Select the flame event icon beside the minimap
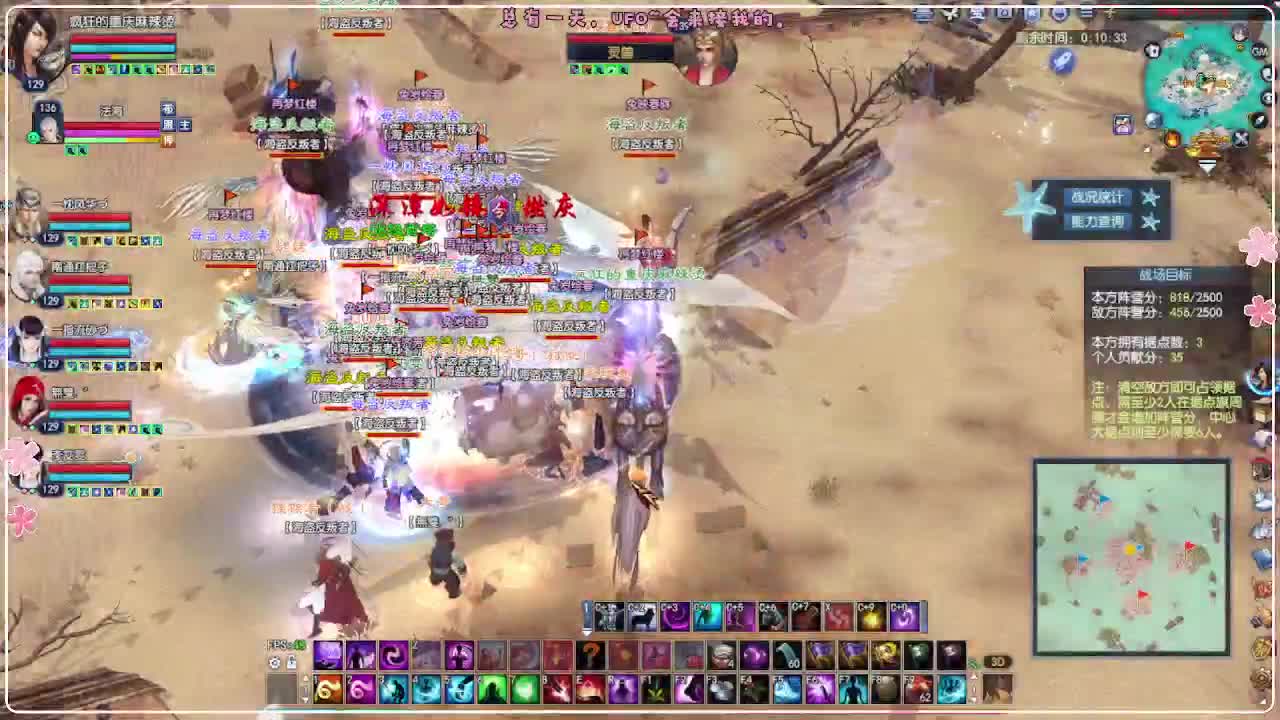 [x=1173, y=139]
